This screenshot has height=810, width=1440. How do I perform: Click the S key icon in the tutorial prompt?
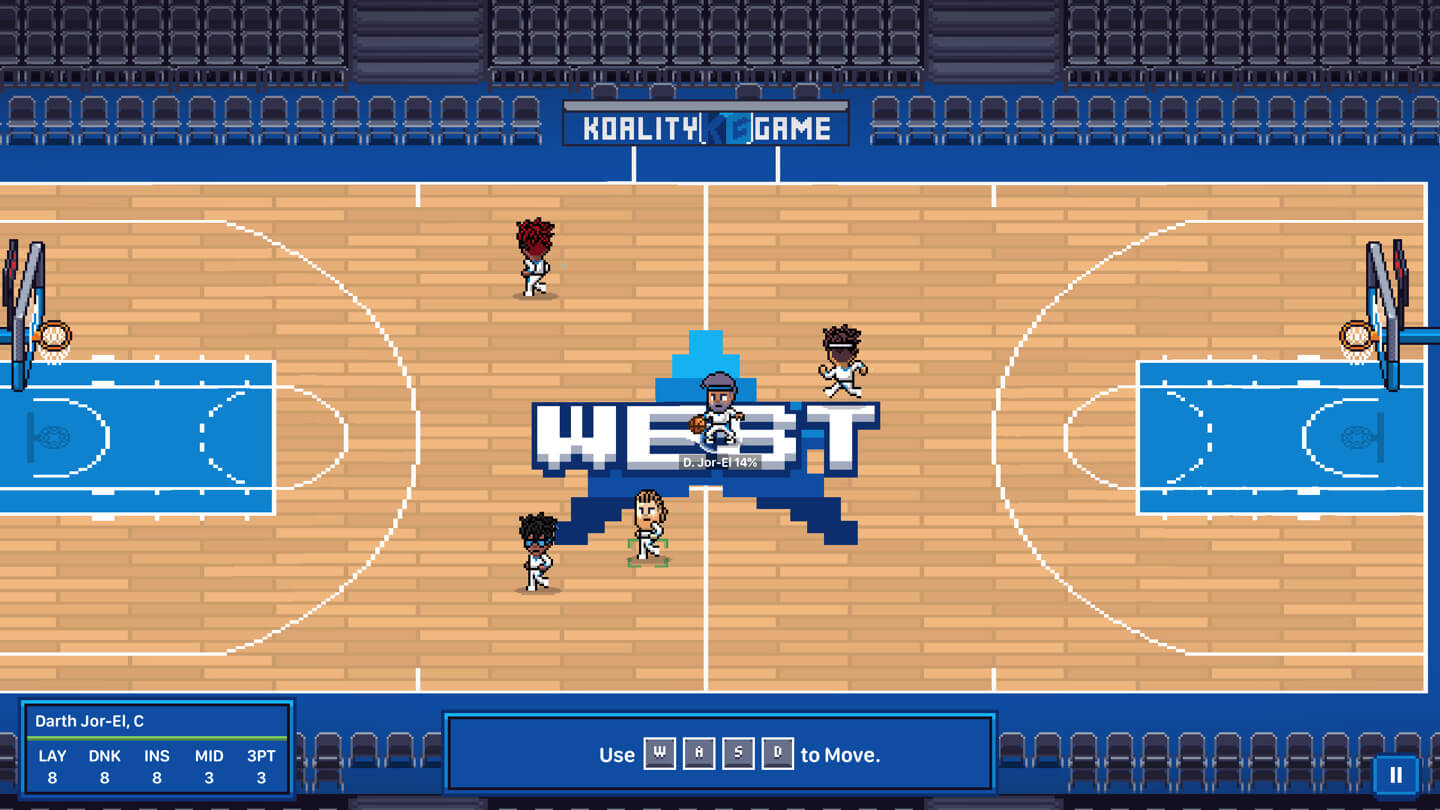point(738,754)
